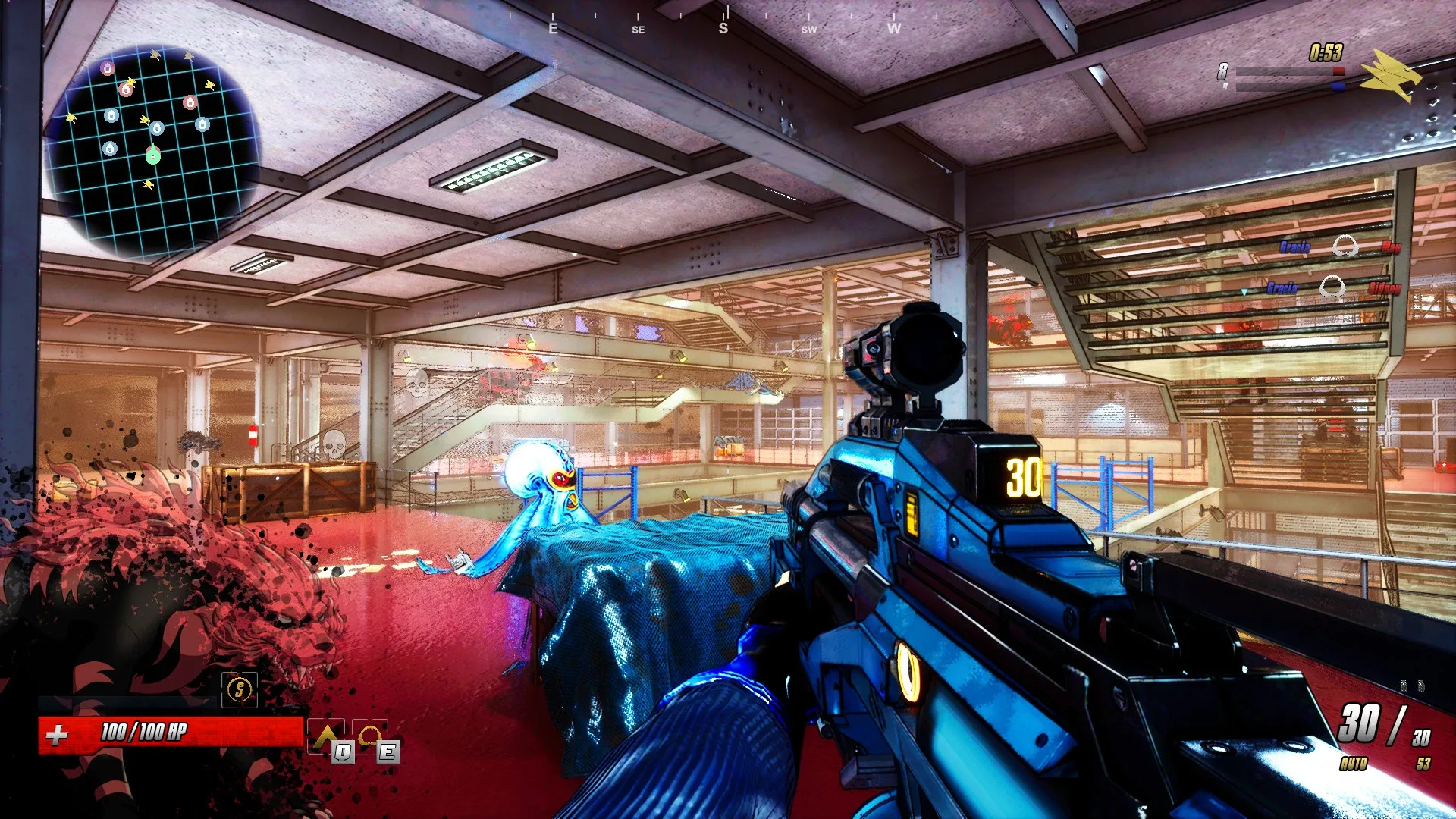Select May's name in the kill feed
1456x819 pixels.
1391,246
